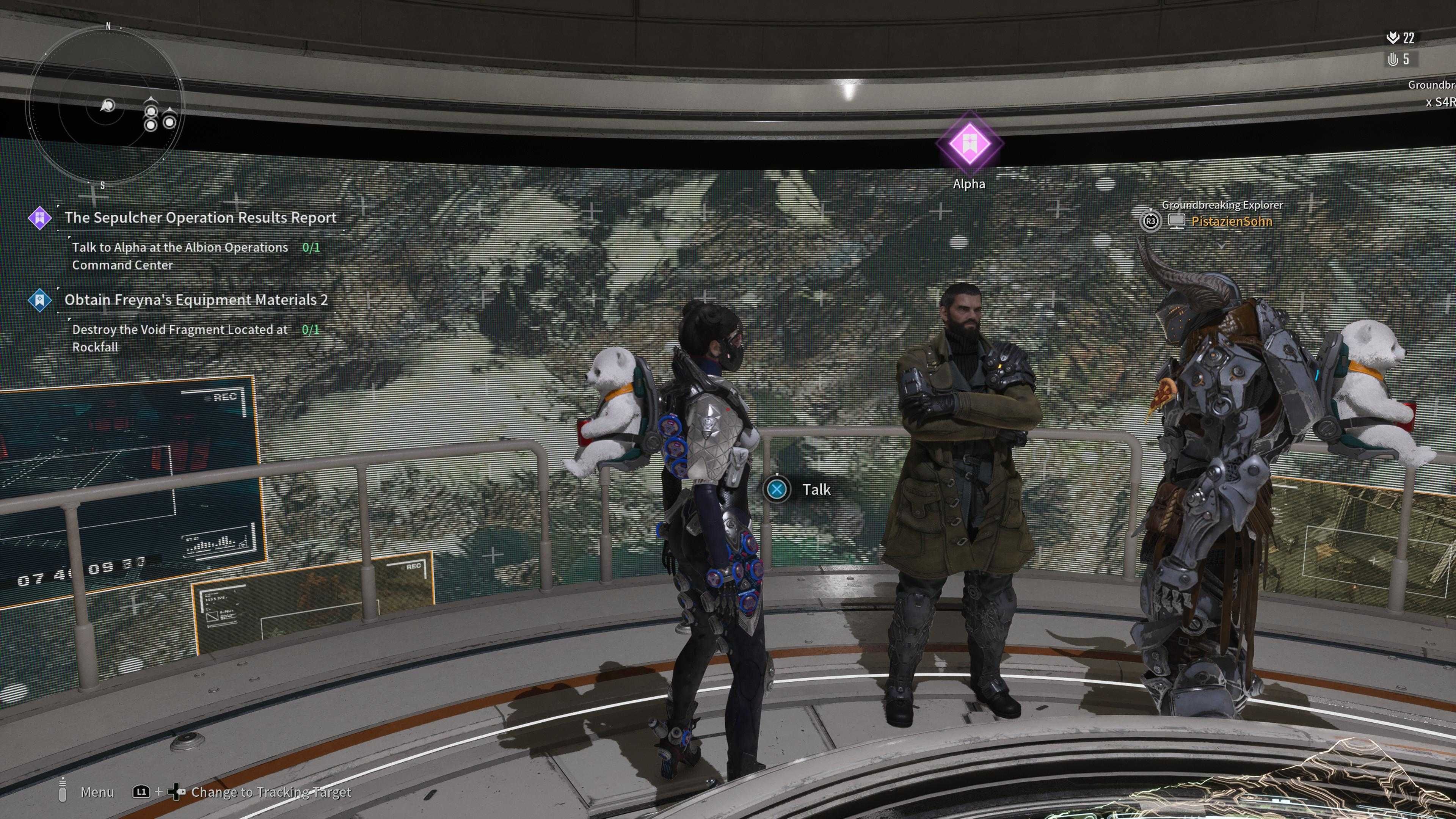The image size is (1456, 819).
Task: Click the Change to Tracking Target label
Action: pyautogui.click(x=271, y=792)
